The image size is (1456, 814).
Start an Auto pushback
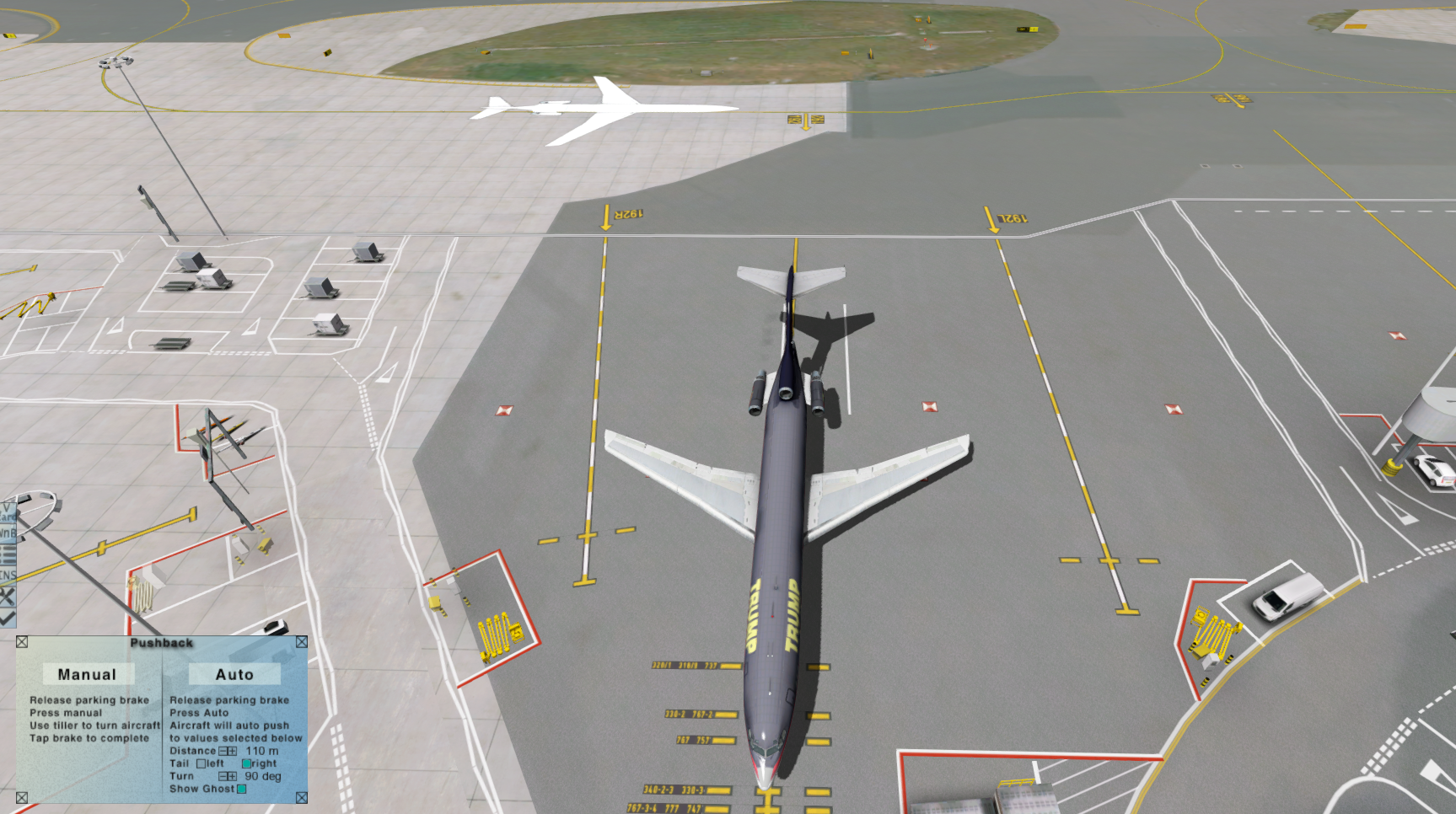point(234,674)
